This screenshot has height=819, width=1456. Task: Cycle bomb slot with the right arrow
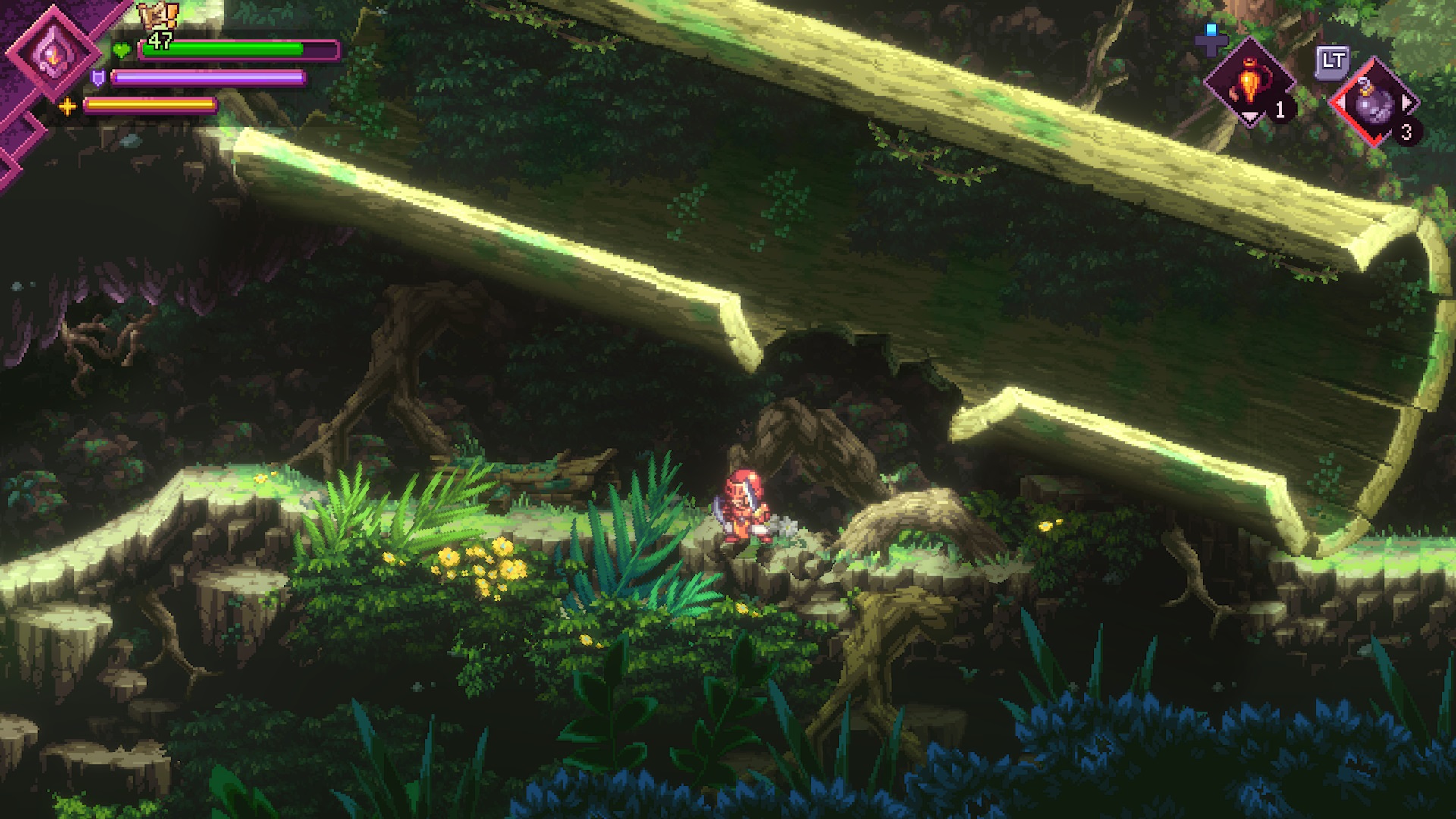[x=1407, y=102]
